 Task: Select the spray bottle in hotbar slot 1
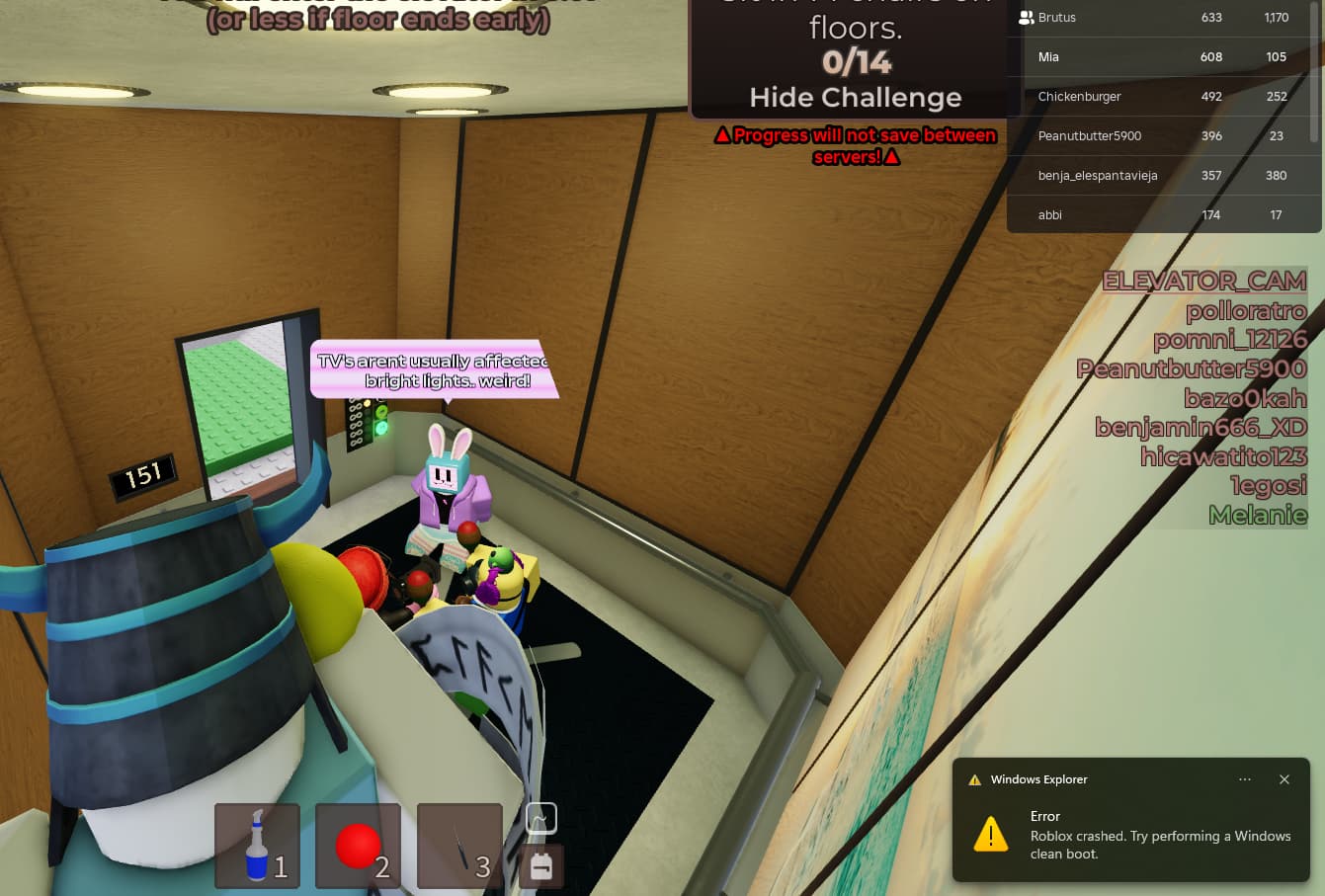(x=257, y=846)
